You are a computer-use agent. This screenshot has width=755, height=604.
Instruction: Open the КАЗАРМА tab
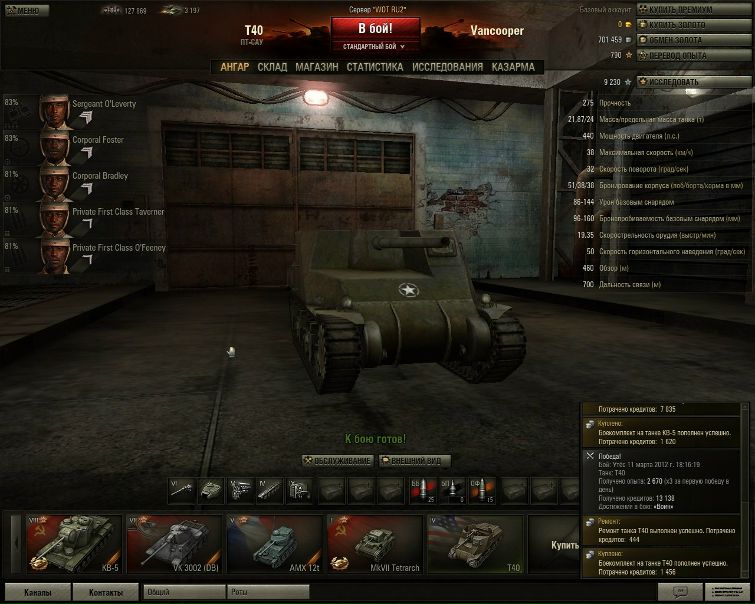pyautogui.click(x=513, y=67)
